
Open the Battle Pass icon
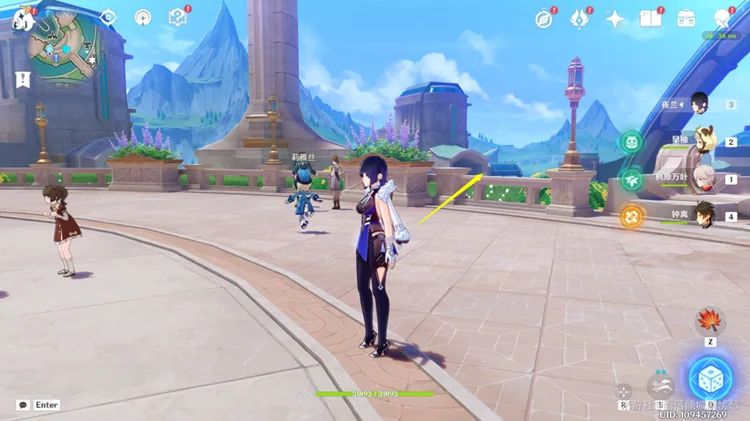click(580, 19)
